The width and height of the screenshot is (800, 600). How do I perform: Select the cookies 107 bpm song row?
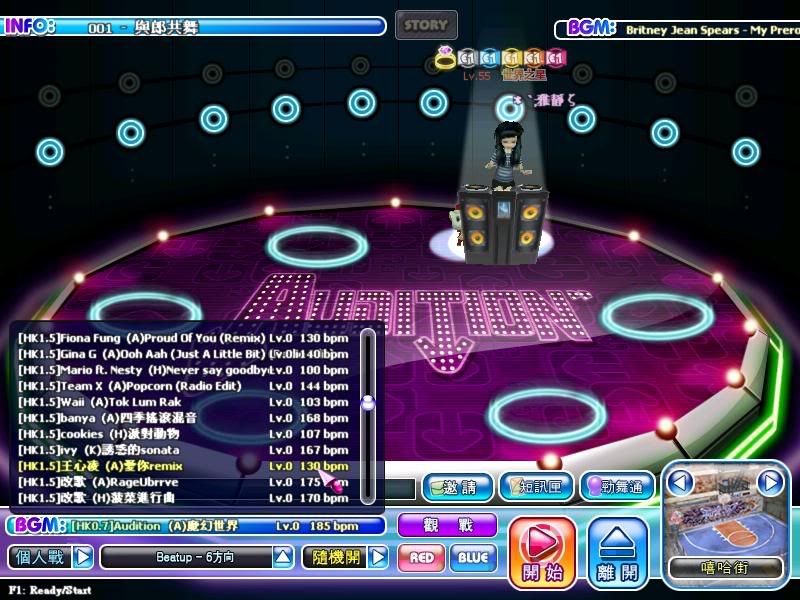click(x=180, y=434)
